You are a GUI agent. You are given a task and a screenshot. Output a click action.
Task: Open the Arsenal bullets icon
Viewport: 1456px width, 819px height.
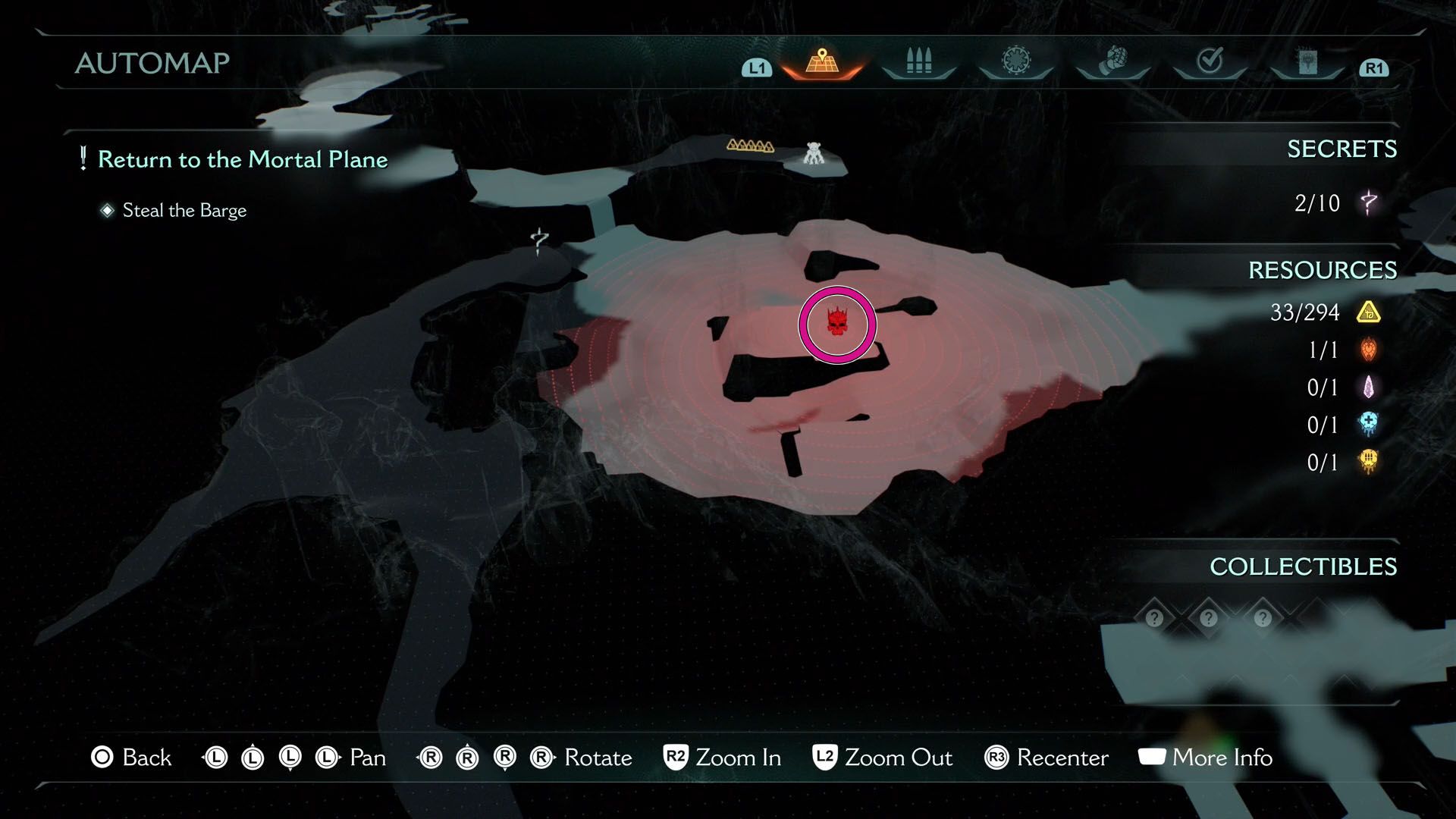[x=918, y=61]
